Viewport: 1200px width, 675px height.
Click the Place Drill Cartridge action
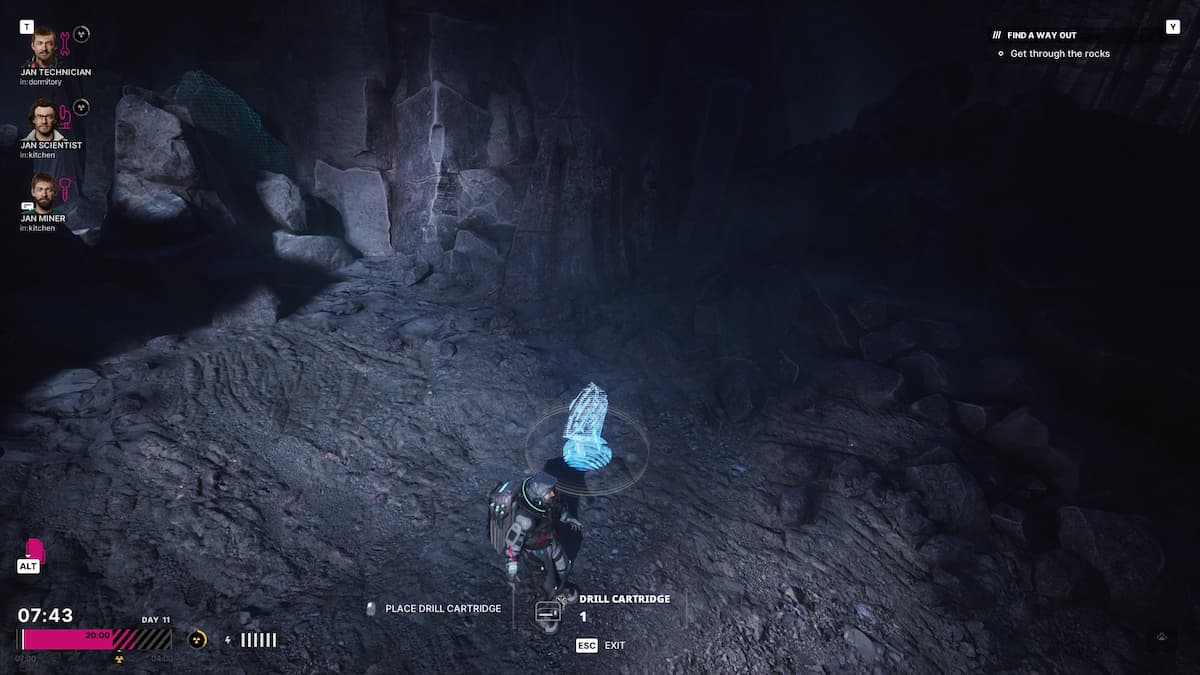click(x=434, y=608)
